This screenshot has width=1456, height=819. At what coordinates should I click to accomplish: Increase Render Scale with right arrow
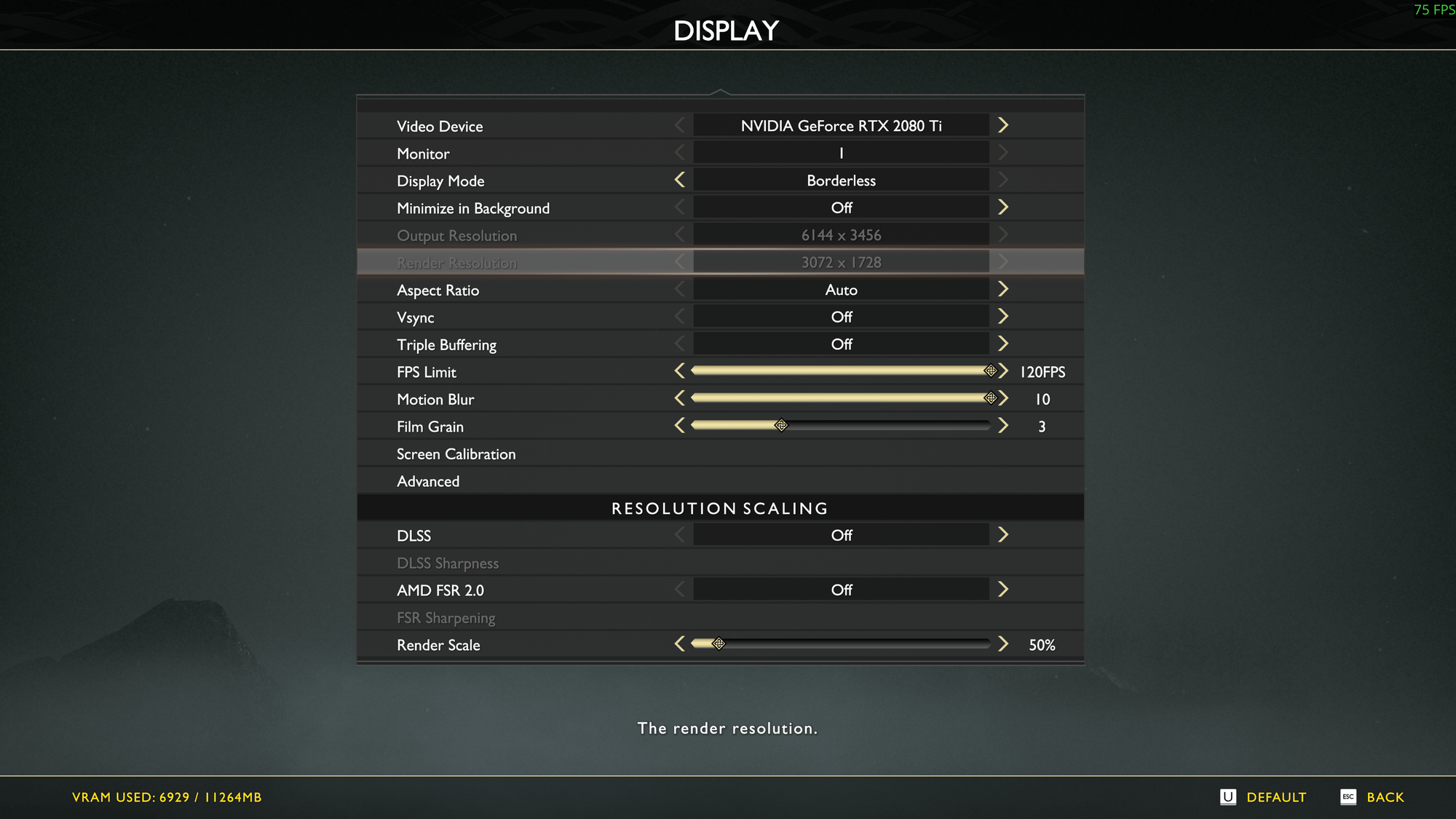coord(1003,644)
